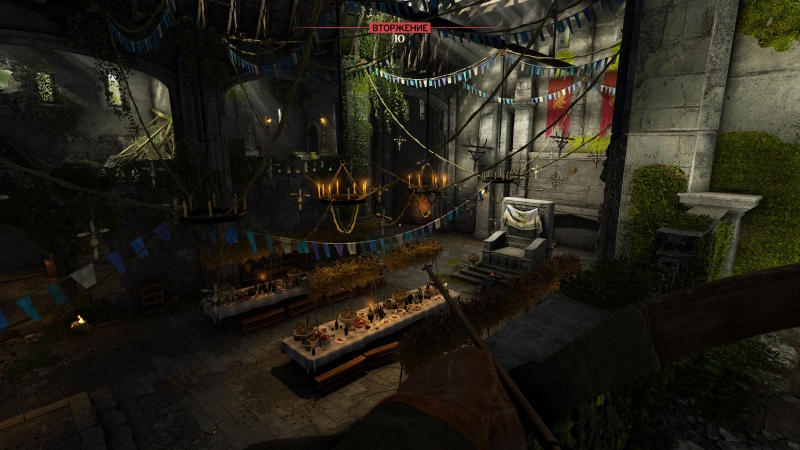The height and width of the screenshot is (450, 800).
Task: Click the ВТОРЖЕНИЕ objective marker on the compass
Action: 399,28
